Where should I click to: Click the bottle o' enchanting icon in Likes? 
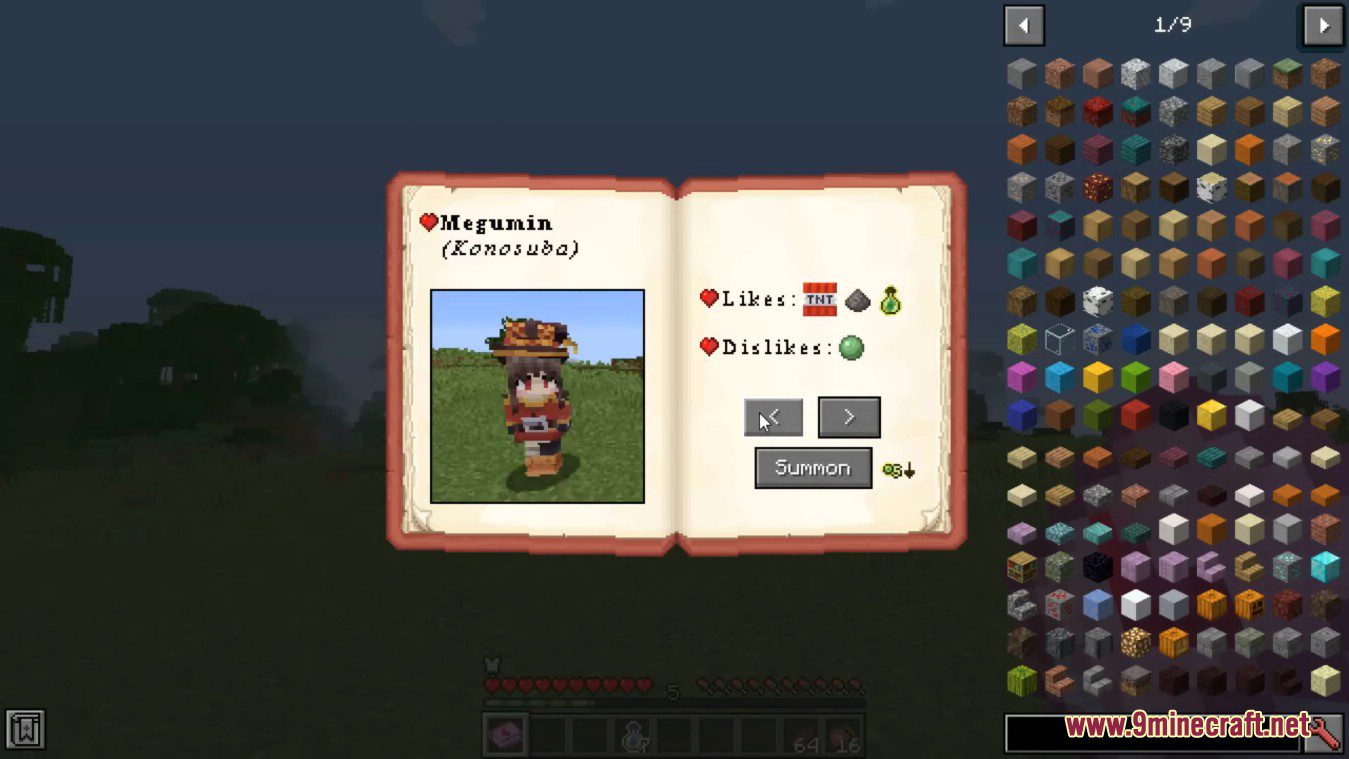pos(891,299)
